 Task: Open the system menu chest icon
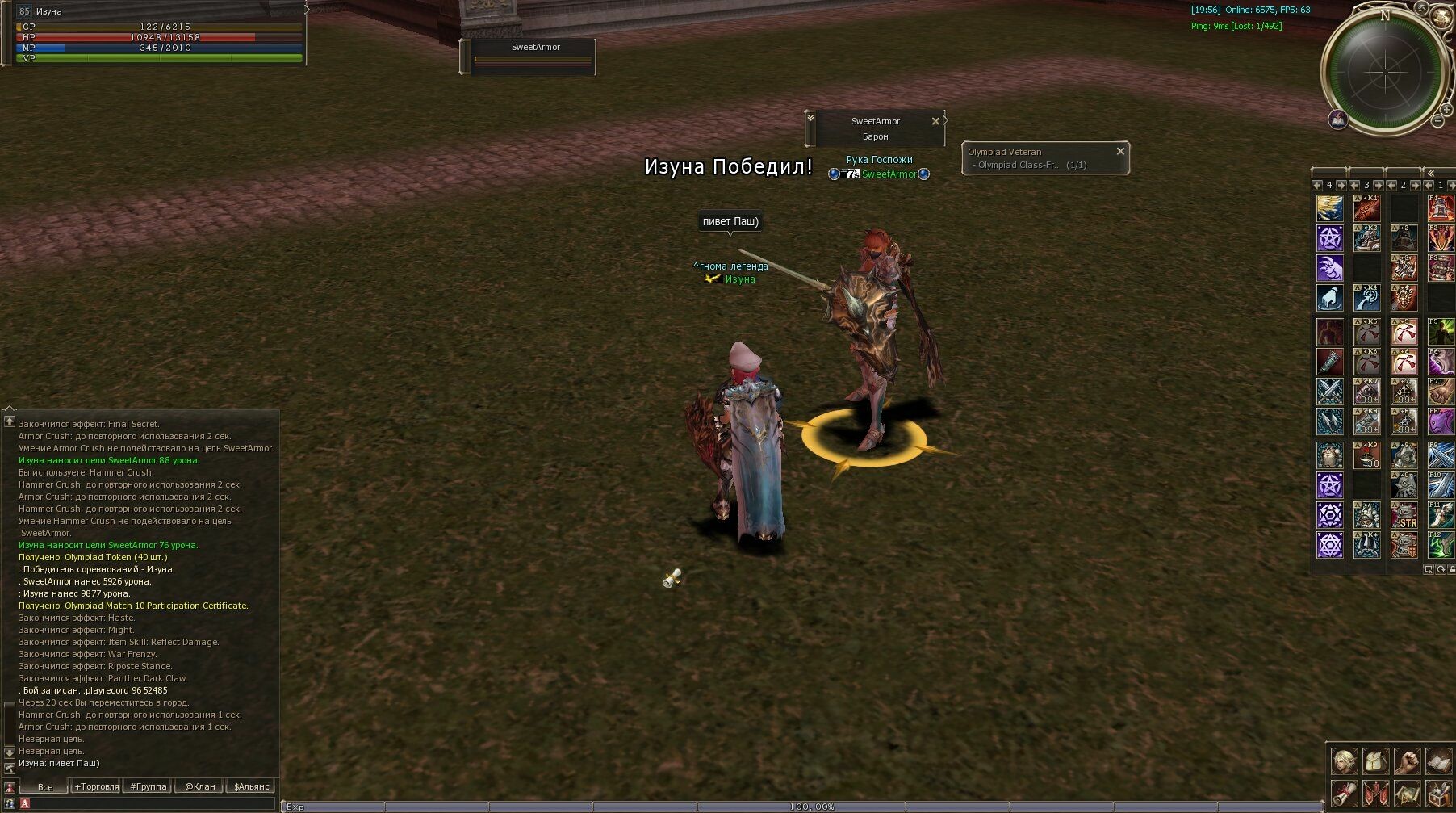1438,793
